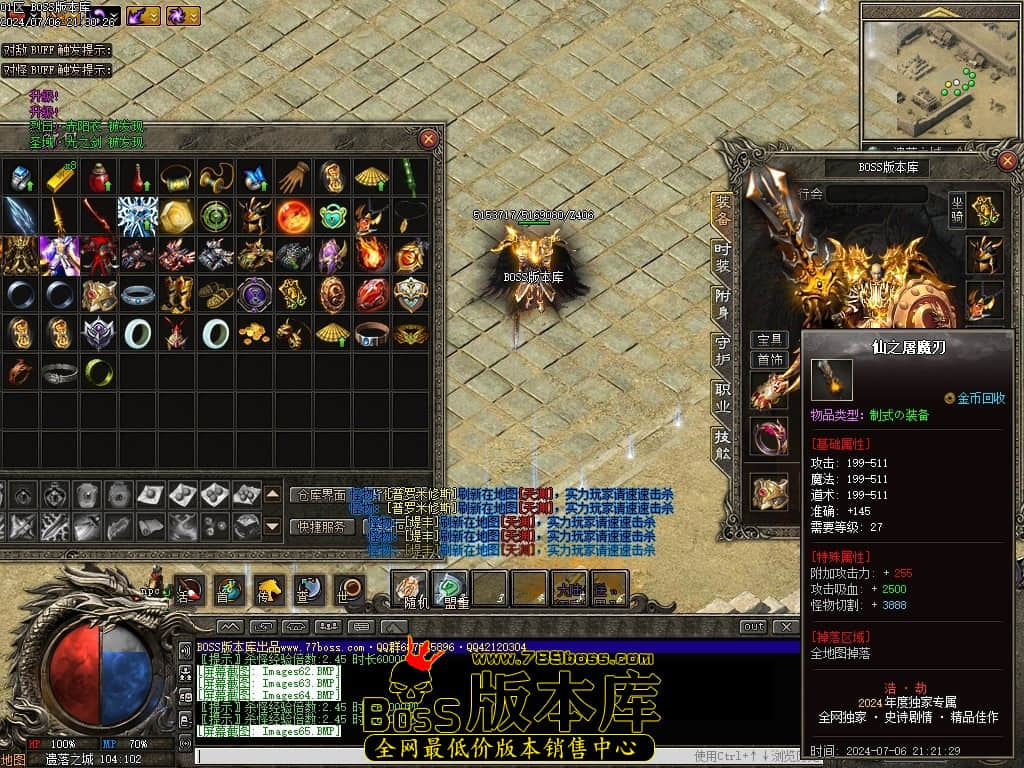Show the 技能 skills tab
This screenshot has width=1024, height=768.
click(x=722, y=441)
